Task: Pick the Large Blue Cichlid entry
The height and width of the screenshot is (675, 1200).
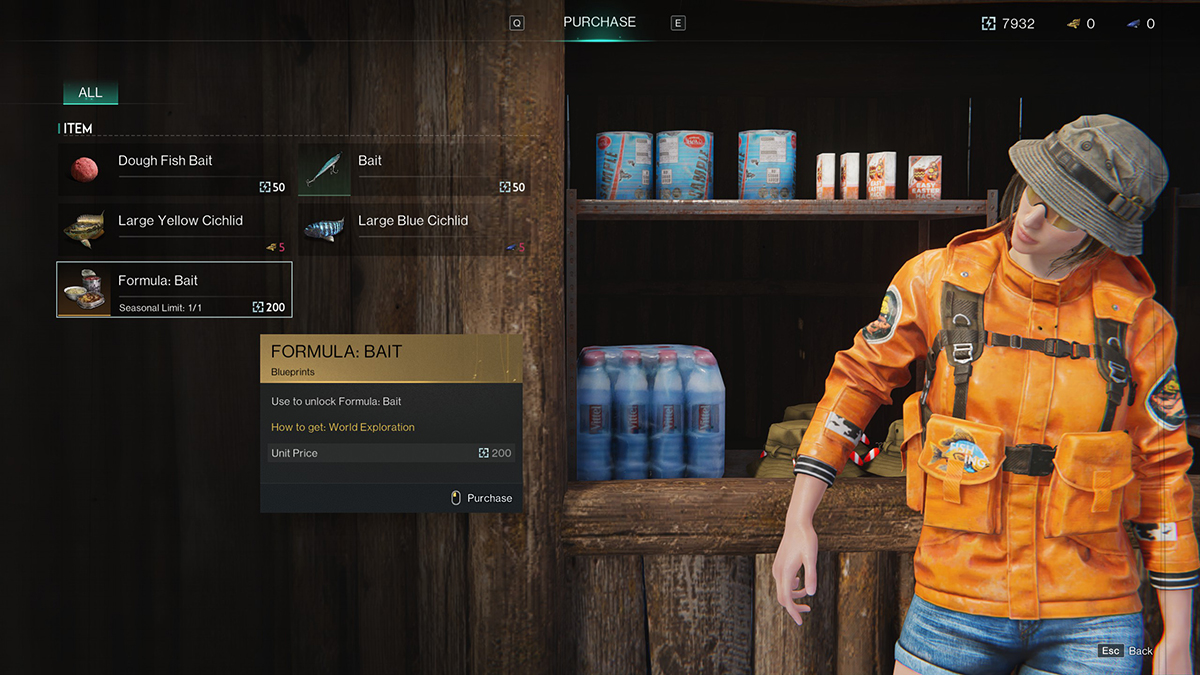Action: pos(414,229)
